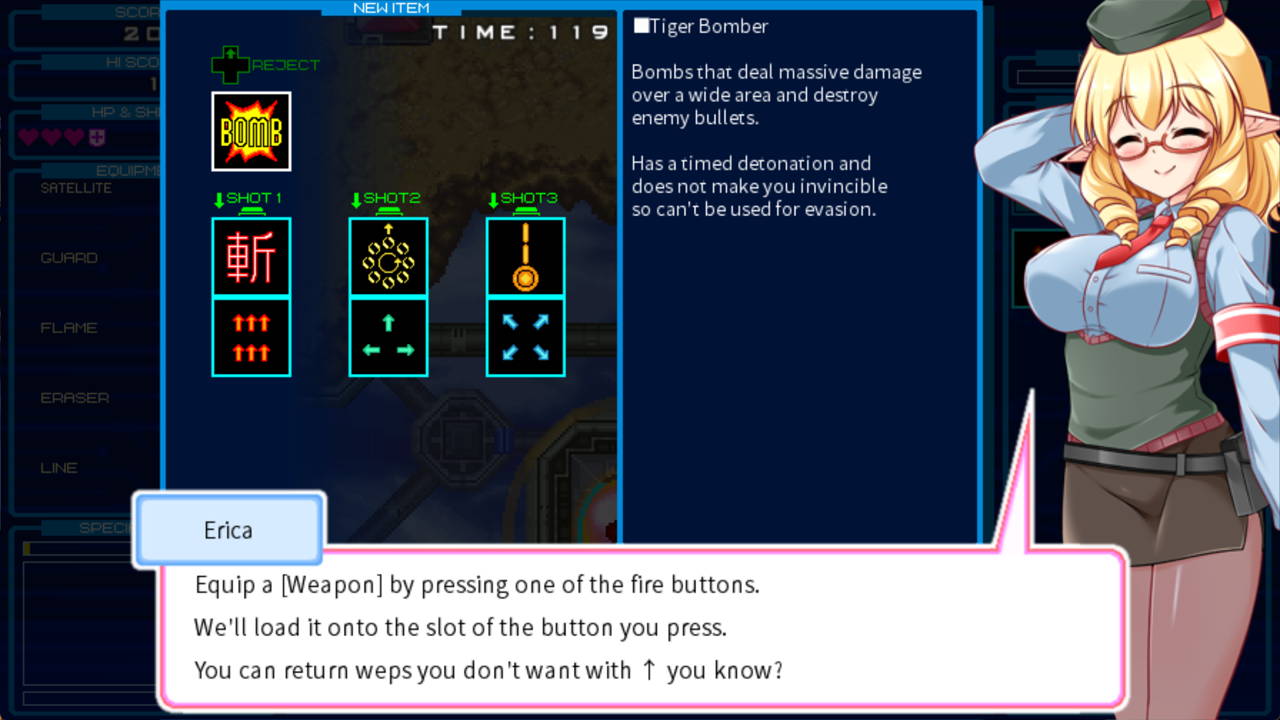Click the down arrow beside the SHOT3 label

pyautogui.click(x=493, y=197)
